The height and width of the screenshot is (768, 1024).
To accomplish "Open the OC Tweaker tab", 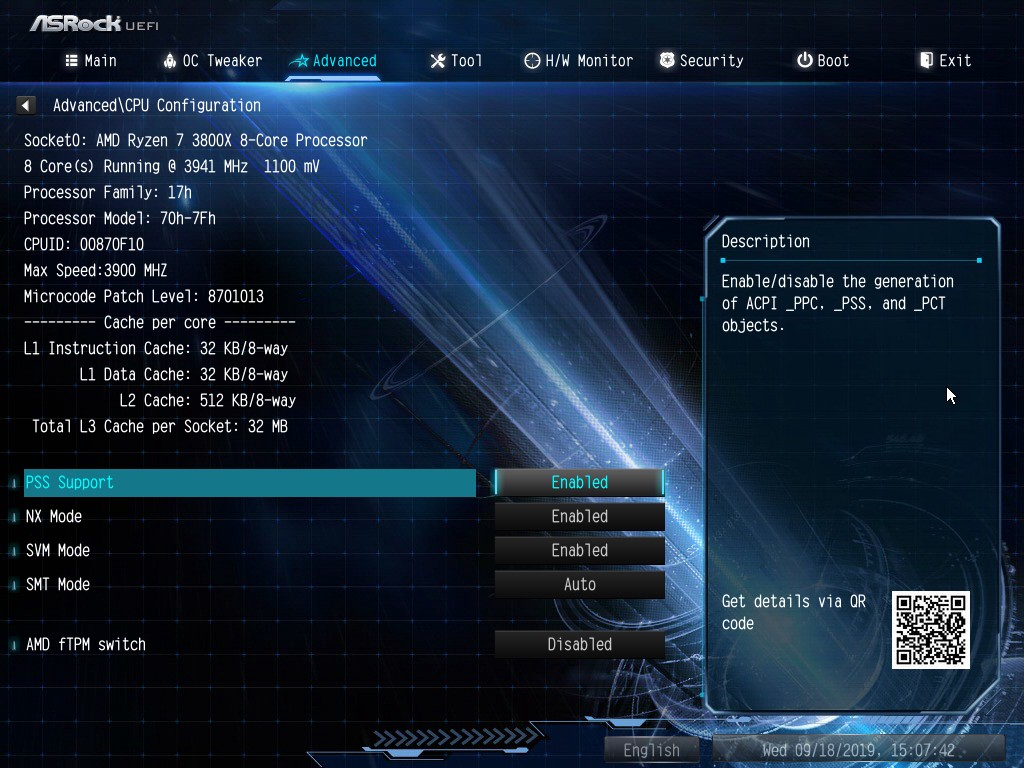I will click(x=212, y=61).
